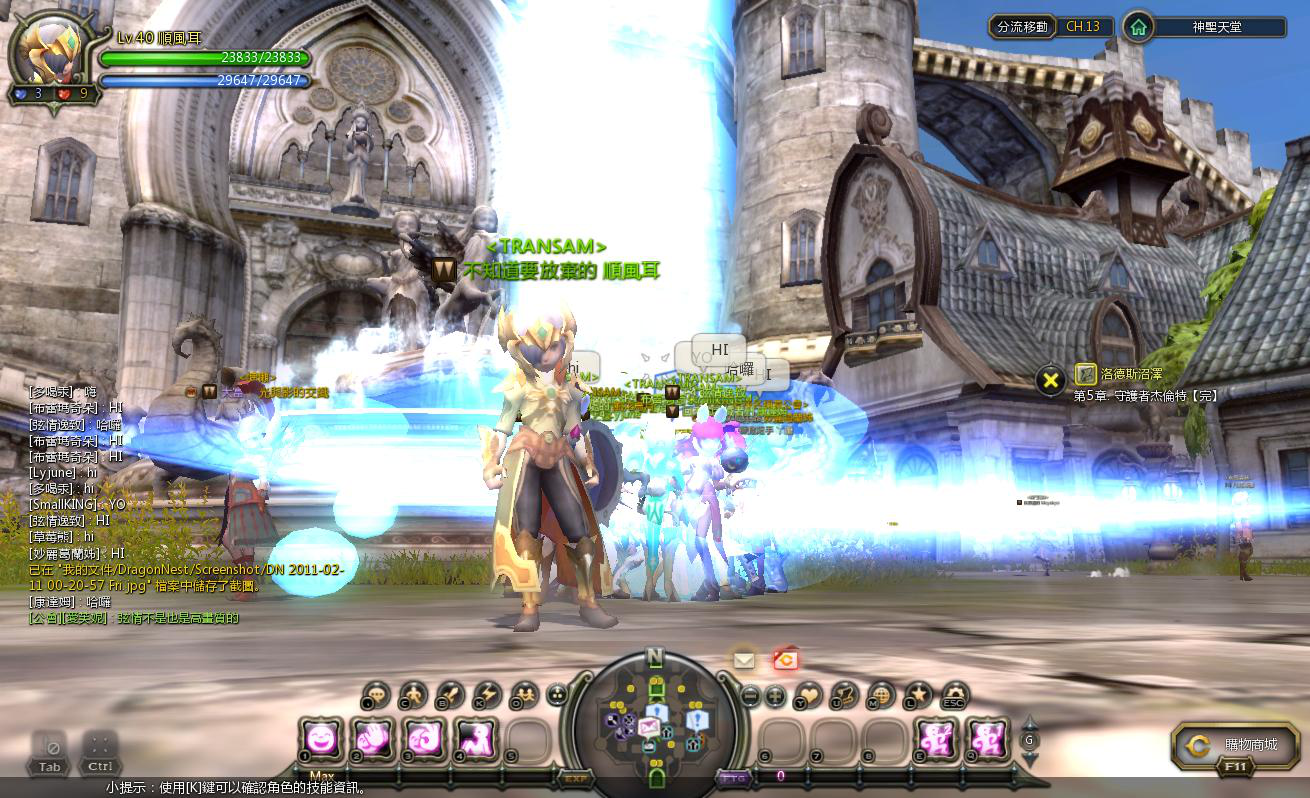Image resolution: width=1310 pixels, height=798 pixels.
Task: Open the character info figure icon
Action: 413,694
